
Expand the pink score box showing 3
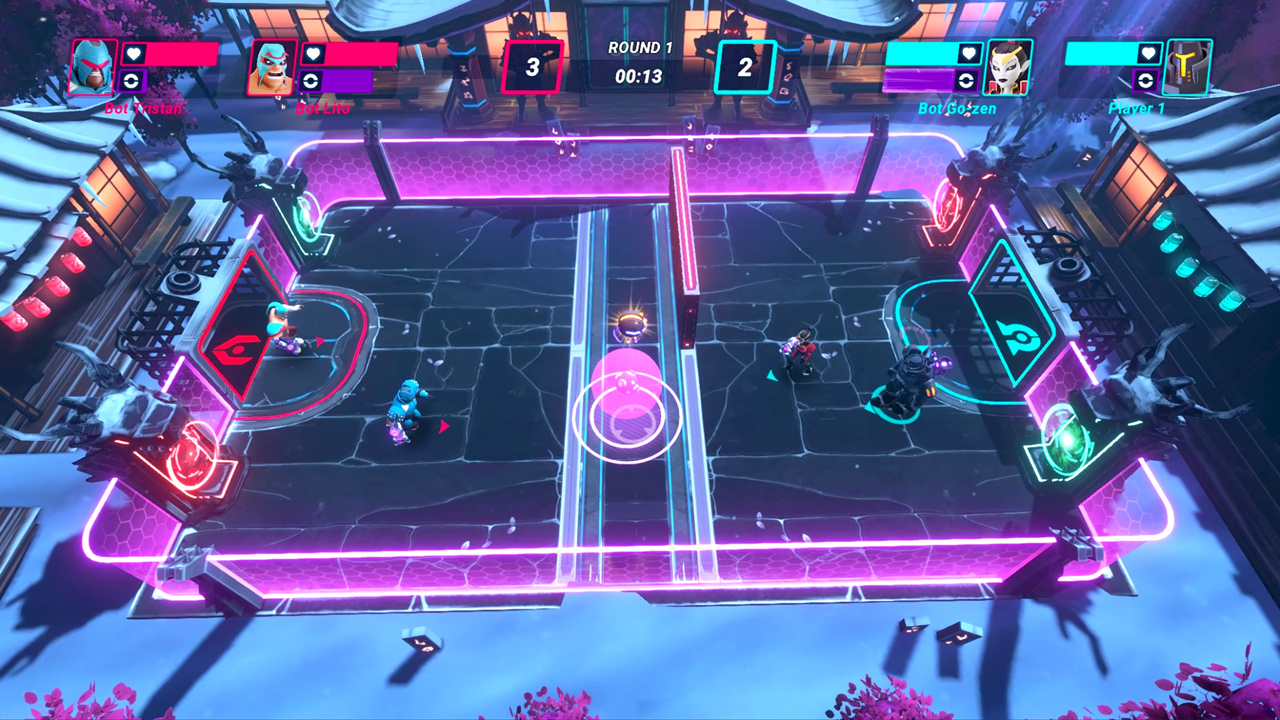pyautogui.click(x=533, y=65)
